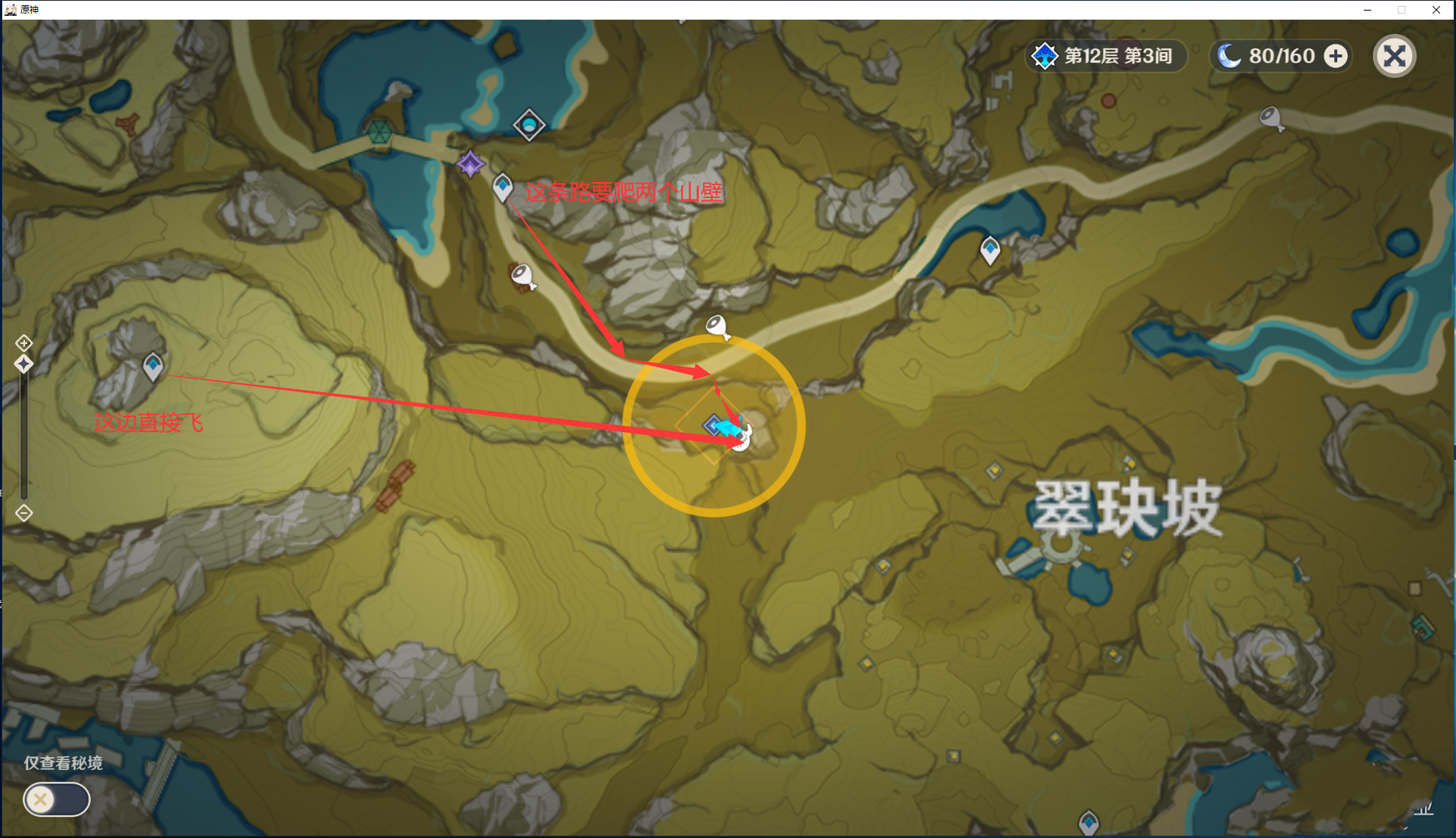
Task: Zoom out using the minus diamond icon
Action: (x=23, y=513)
